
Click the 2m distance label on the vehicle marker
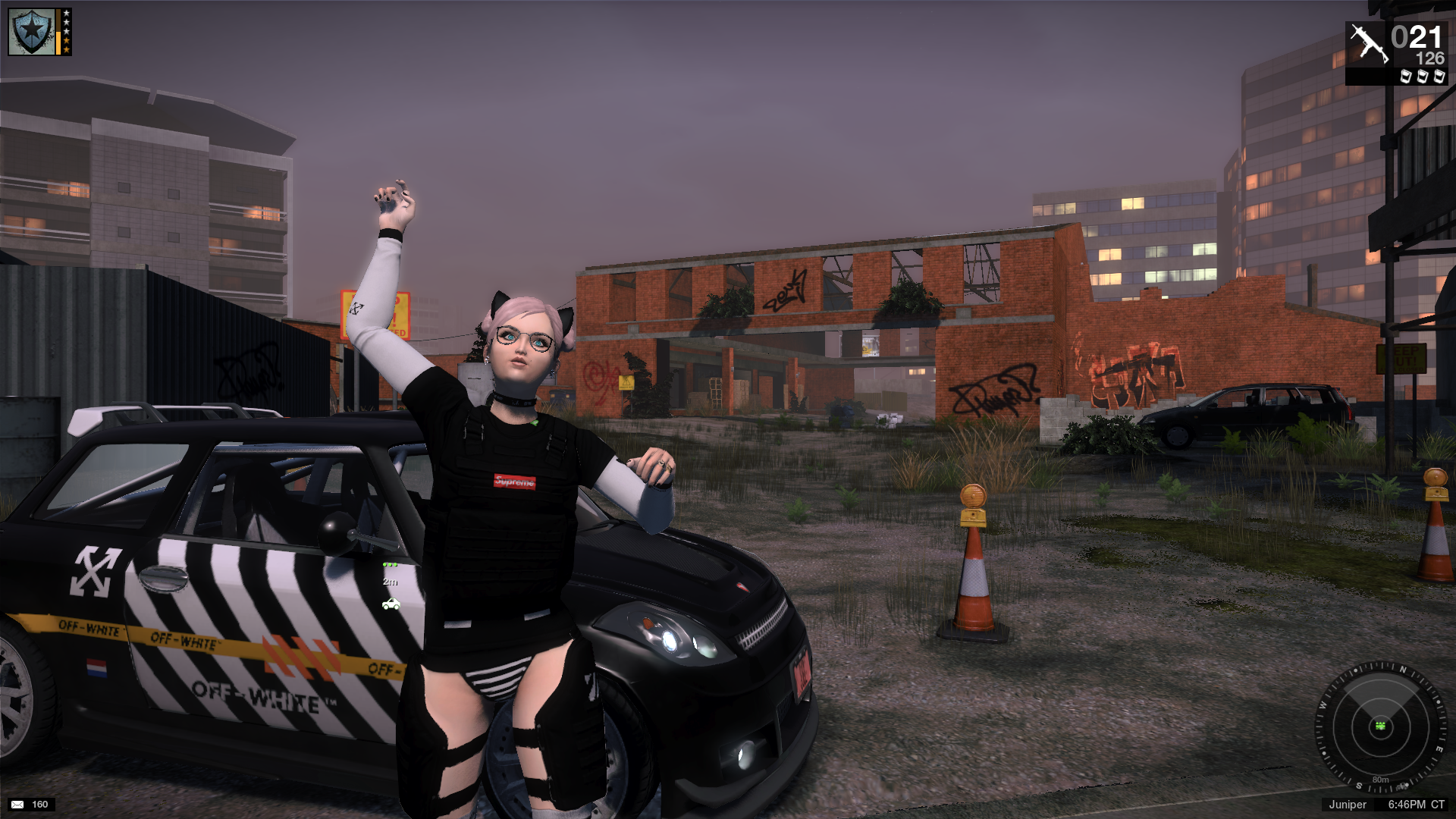pos(389,583)
